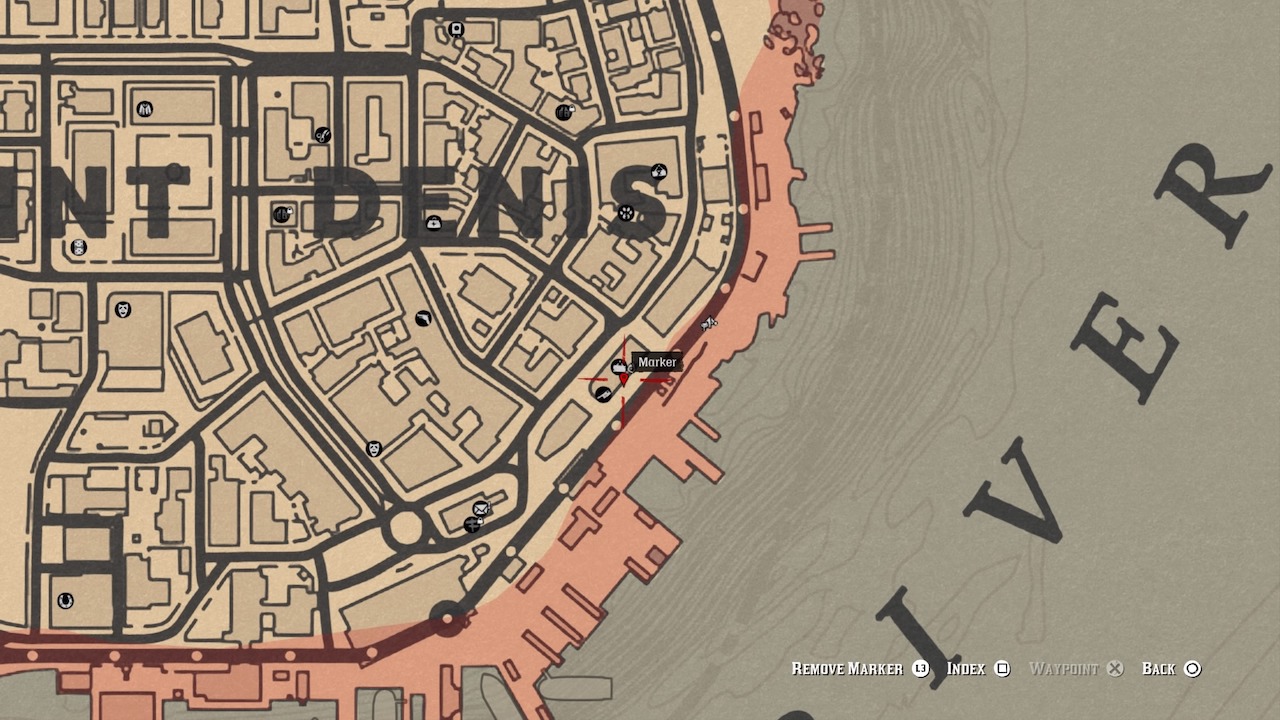
Task: Click the fence mask icon near the roundabout
Action: (x=372, y=450)
